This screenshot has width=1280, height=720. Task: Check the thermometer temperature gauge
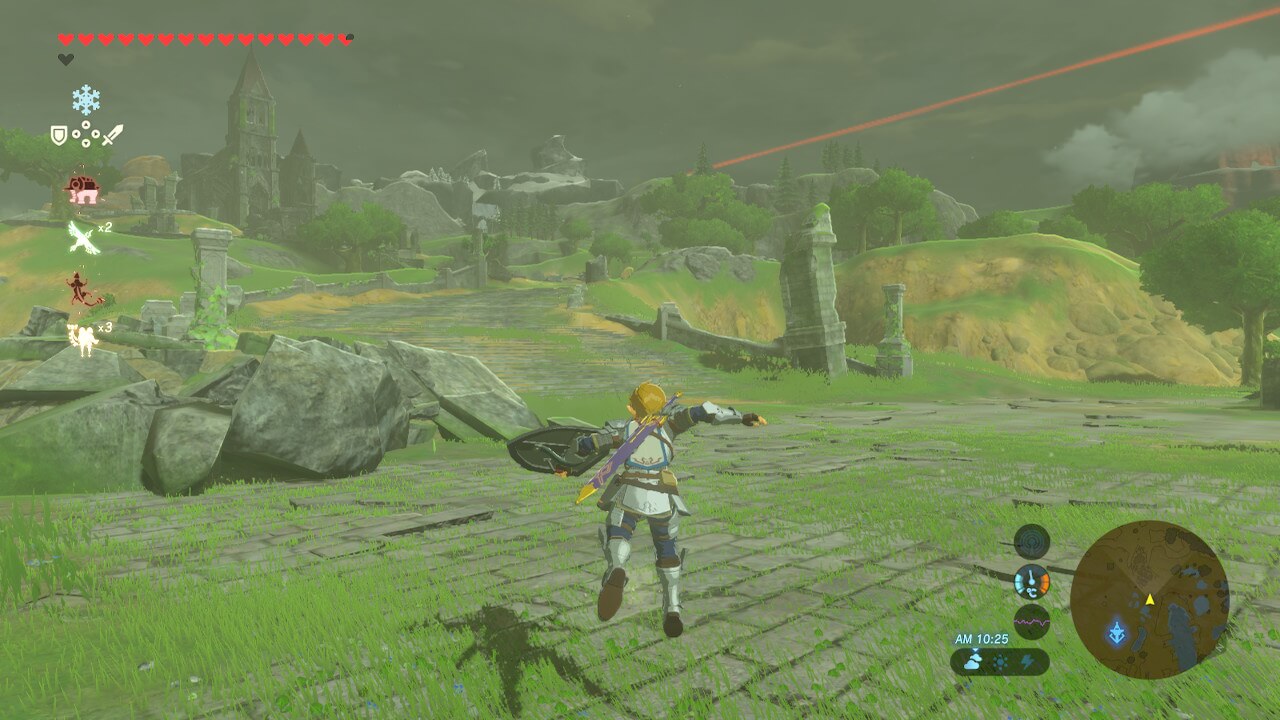pyautogui.click(x=1032, y=582)
